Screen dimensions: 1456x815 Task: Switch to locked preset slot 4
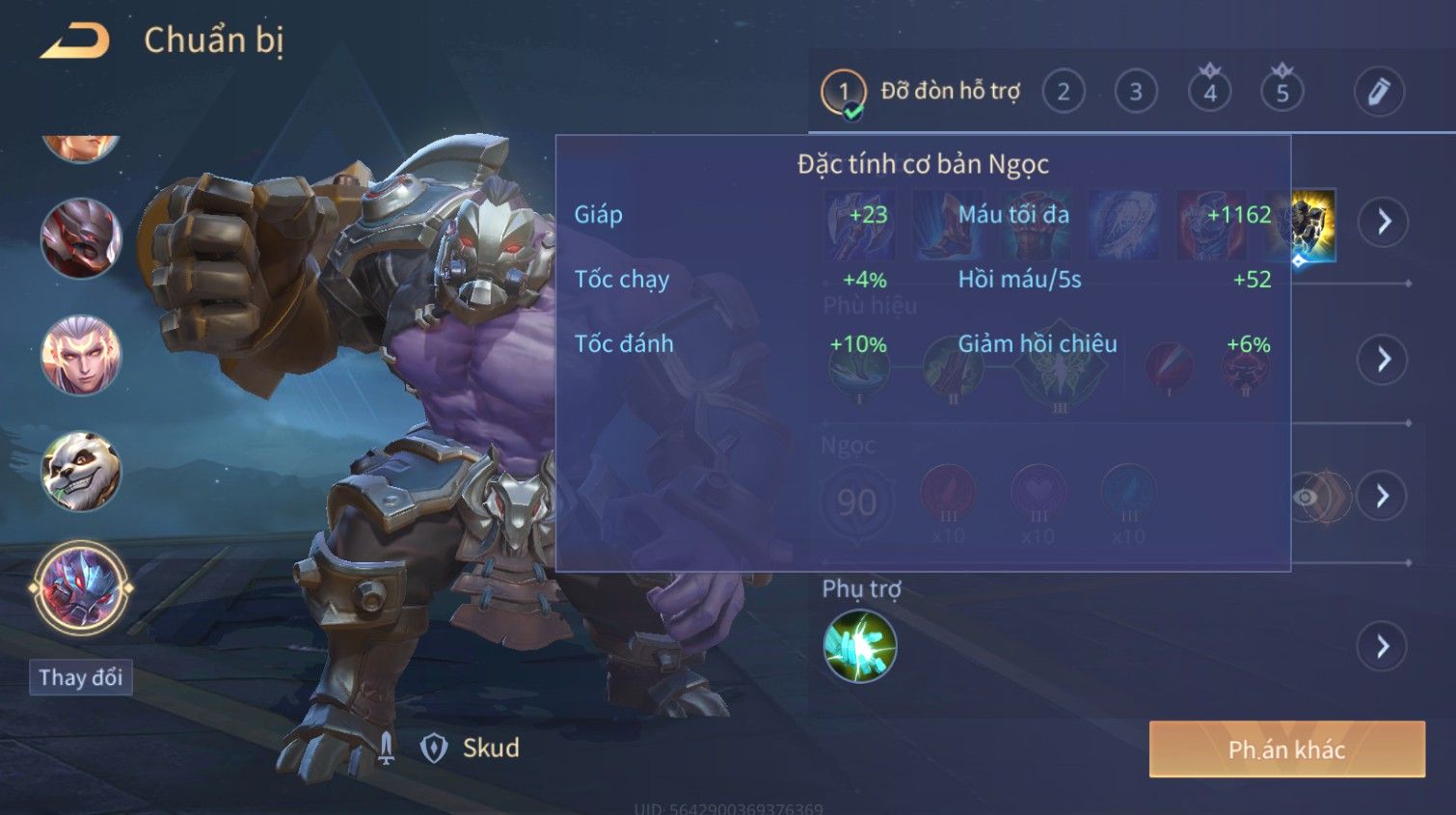[1209, 93]
